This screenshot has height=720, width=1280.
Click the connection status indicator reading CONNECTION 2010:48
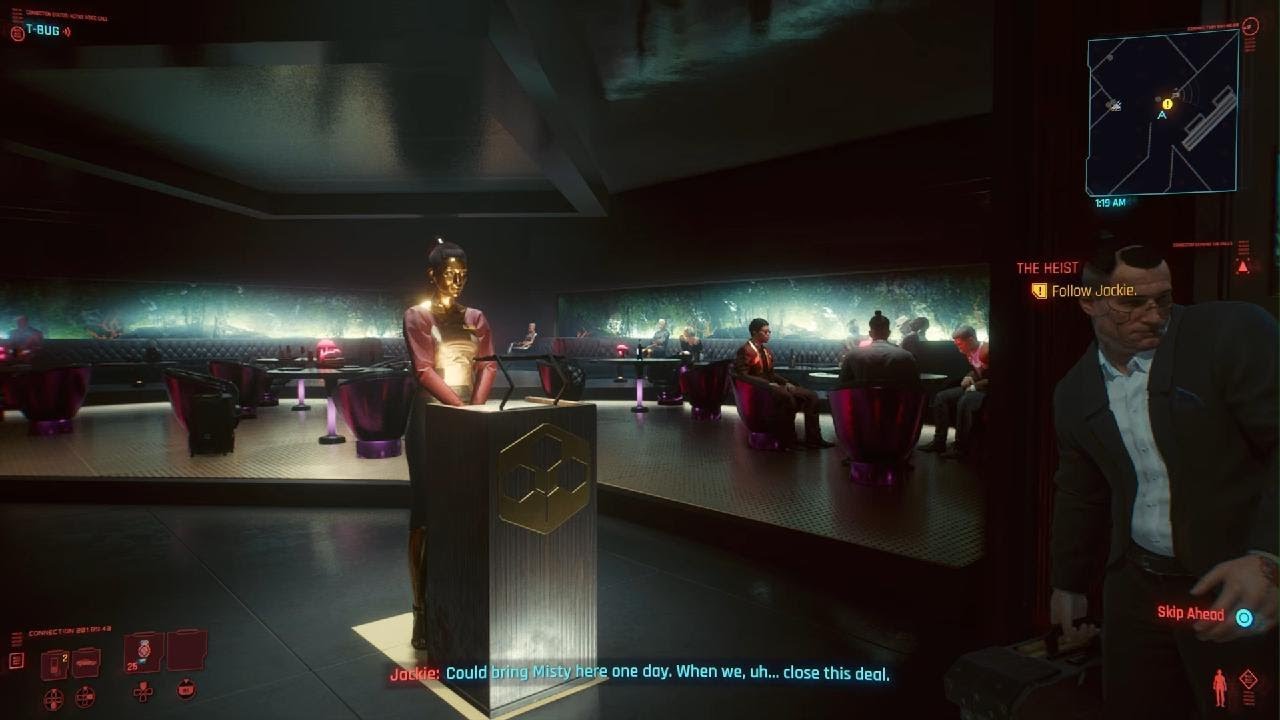pos(70,630)
